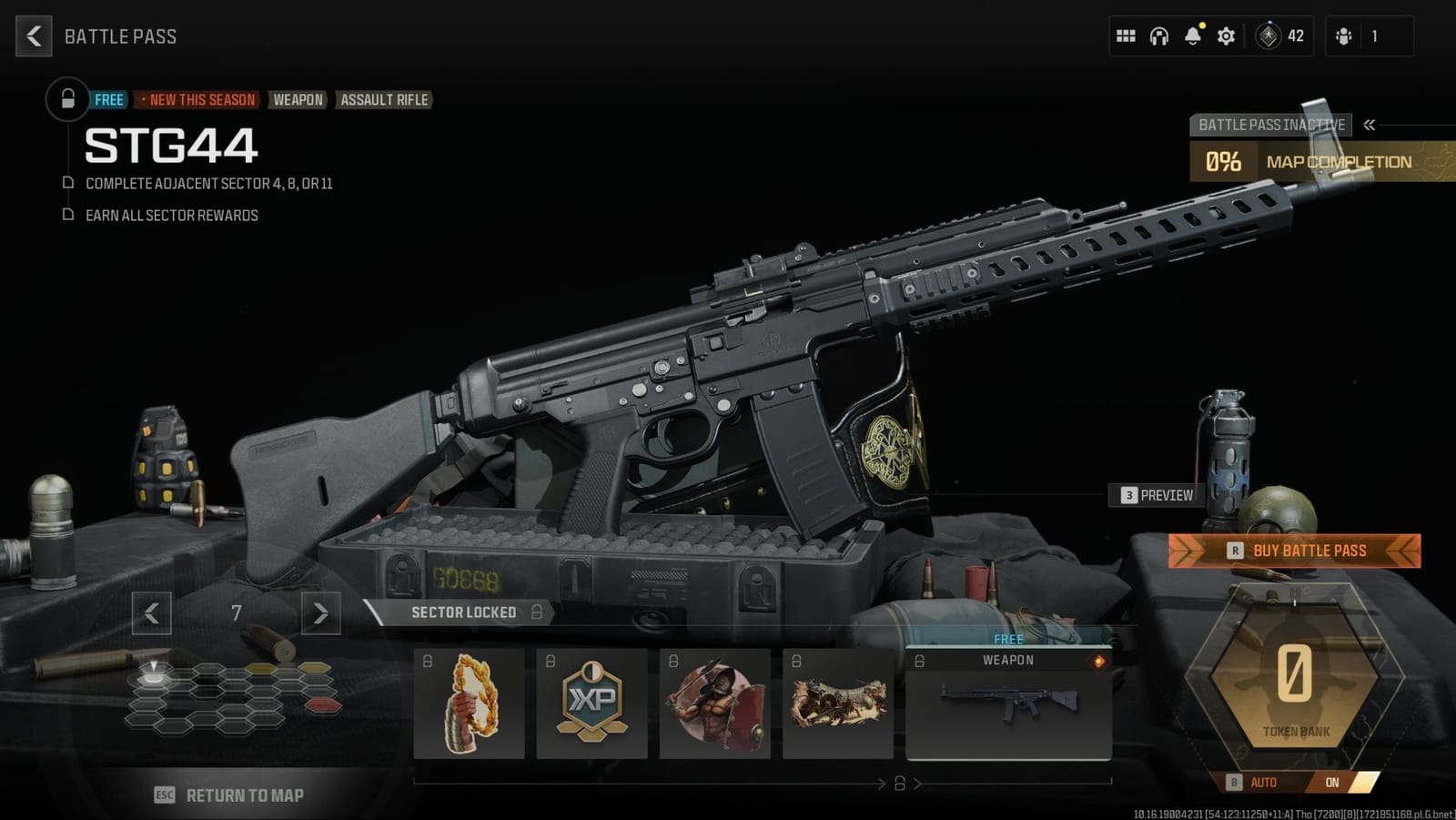This screenshot has width=1456, height=820.
Task: Select the flaming torch reward item
Action: (x=470, y=704)
